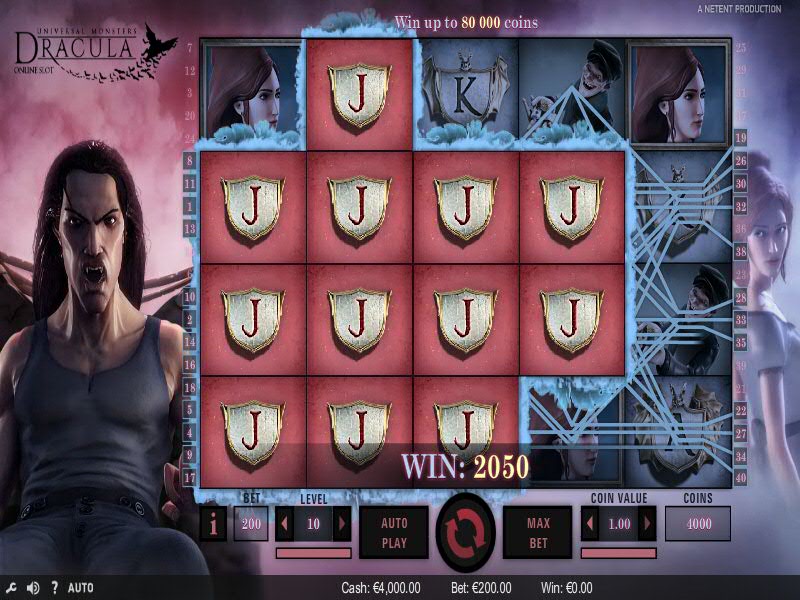Open the paytable info button
The height and width of the screenshot is (600, 800).
pos(213,524)
